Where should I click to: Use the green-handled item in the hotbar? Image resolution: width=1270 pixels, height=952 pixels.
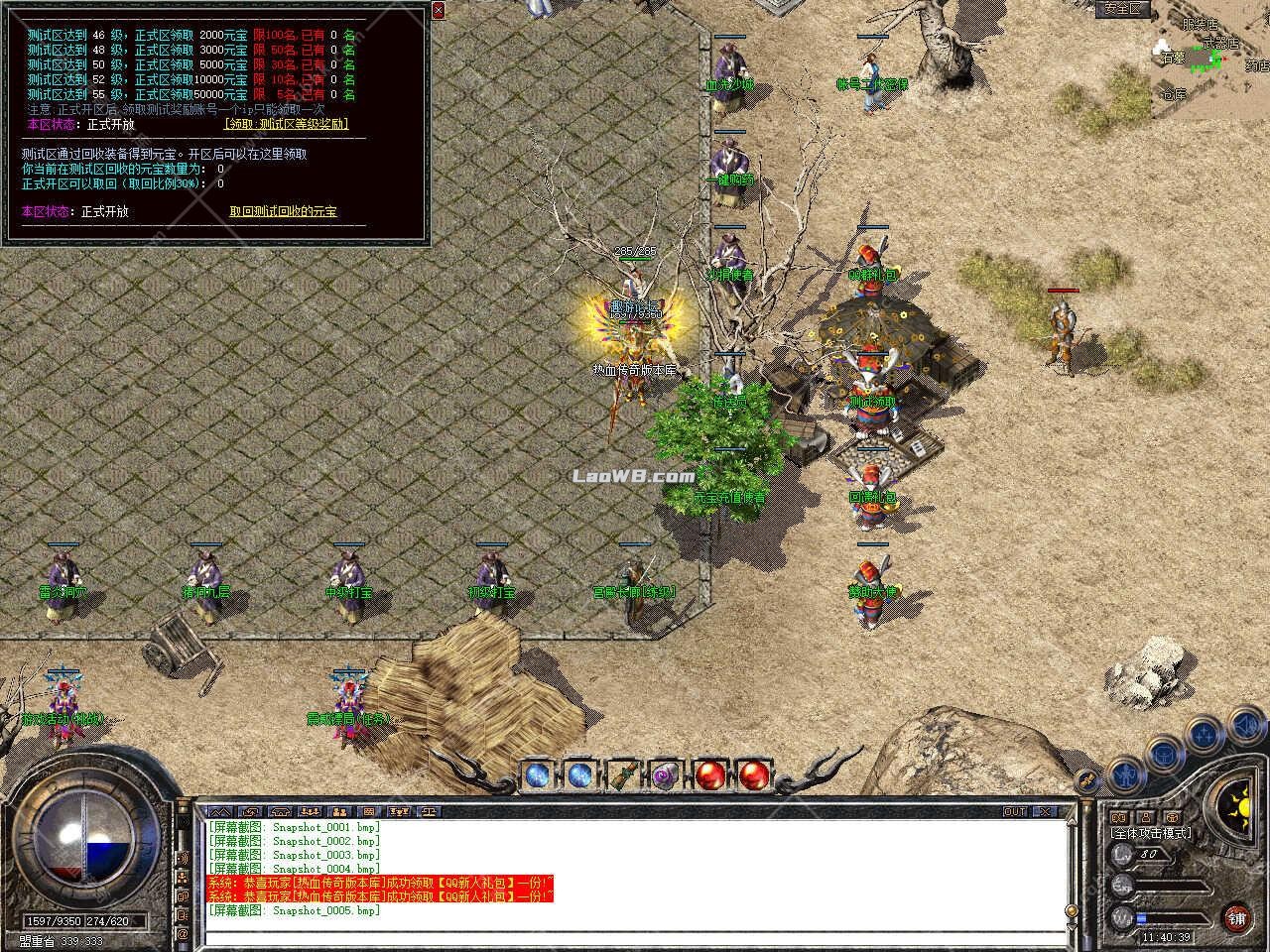[622, 775]
